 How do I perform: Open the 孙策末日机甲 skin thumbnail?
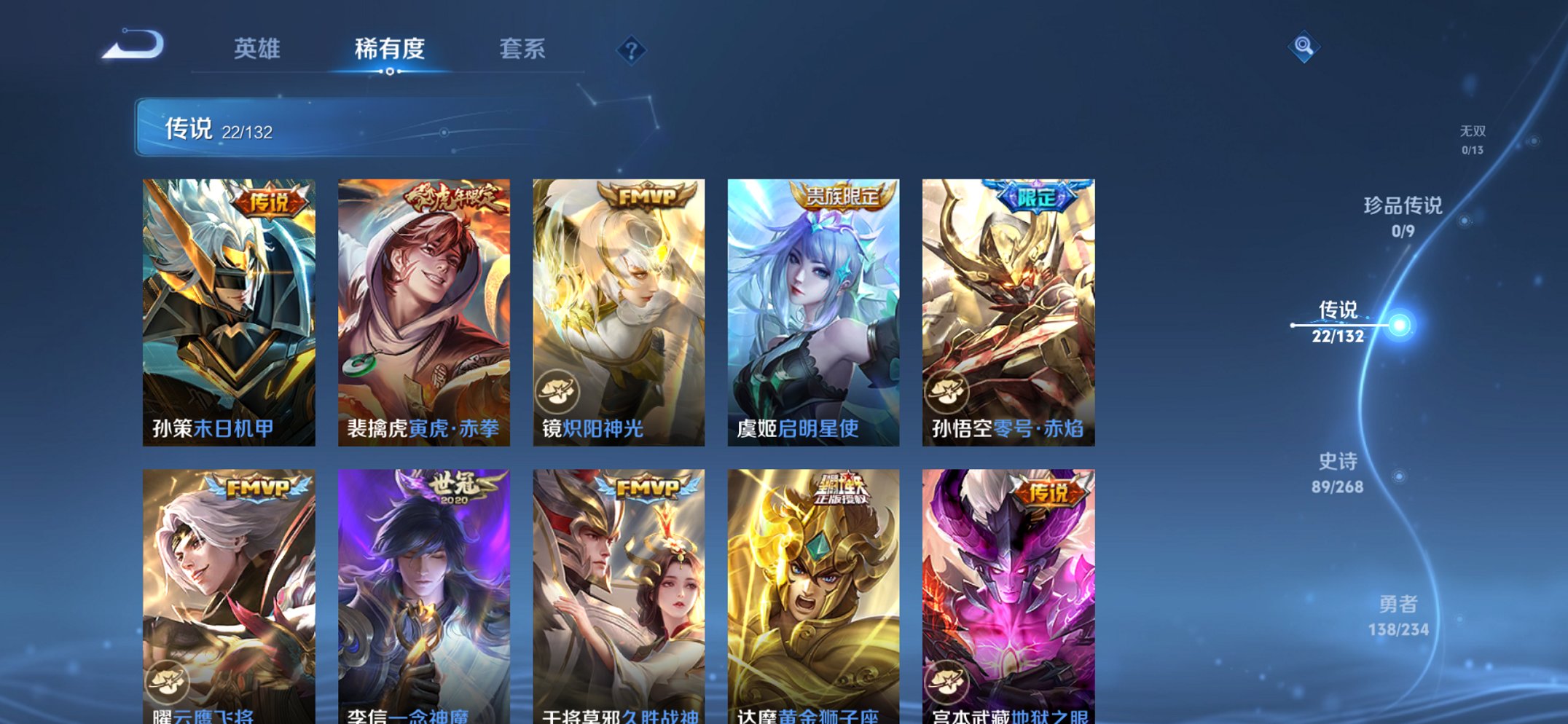point(228,306)
